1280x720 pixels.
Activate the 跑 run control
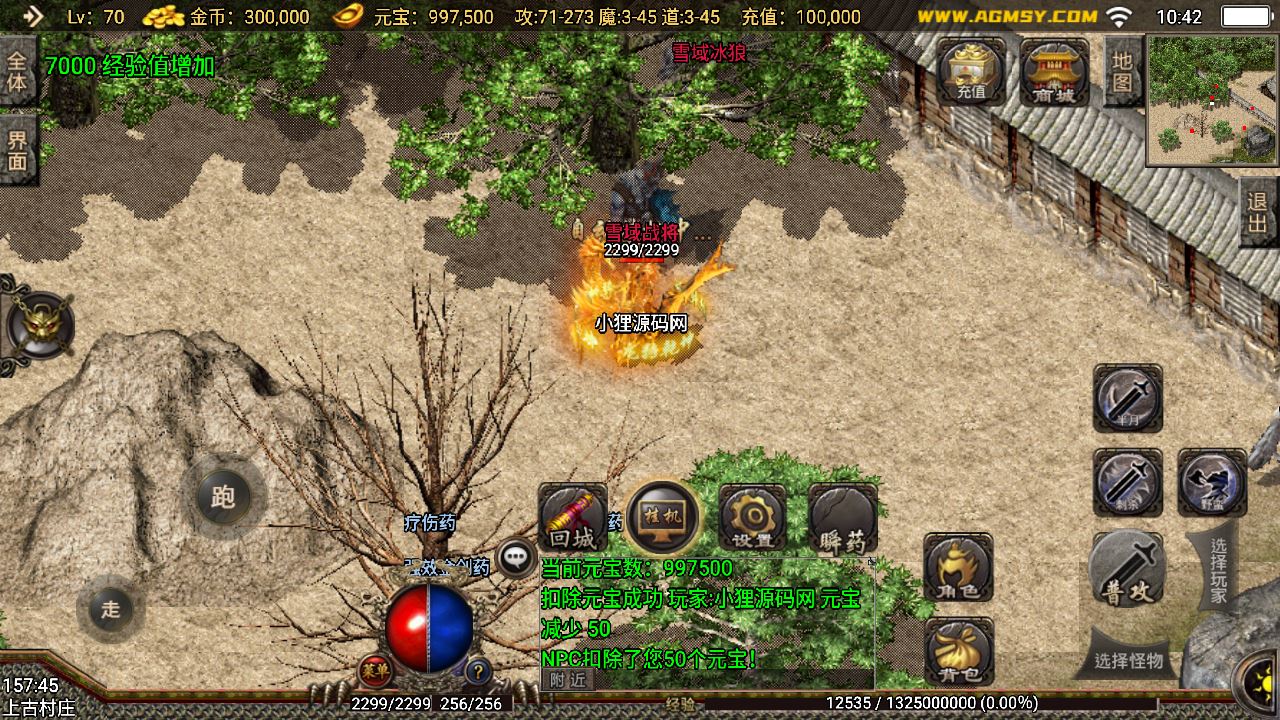pyautogui.click(x=223, y=497)
